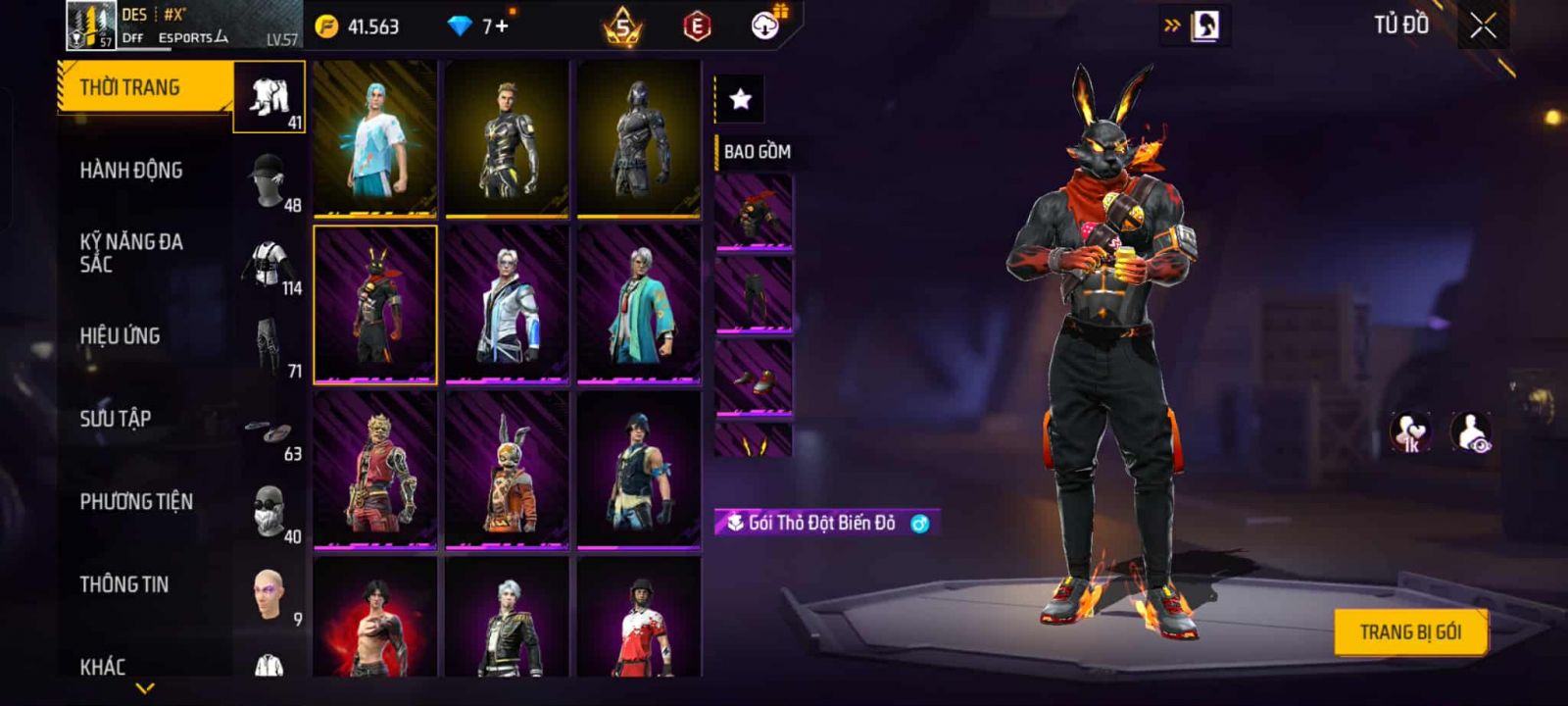The height and width of the screenshot is (706, 1568).
Task: Click the TRANG BỊ GÓI button
Action: point(1410,632)
